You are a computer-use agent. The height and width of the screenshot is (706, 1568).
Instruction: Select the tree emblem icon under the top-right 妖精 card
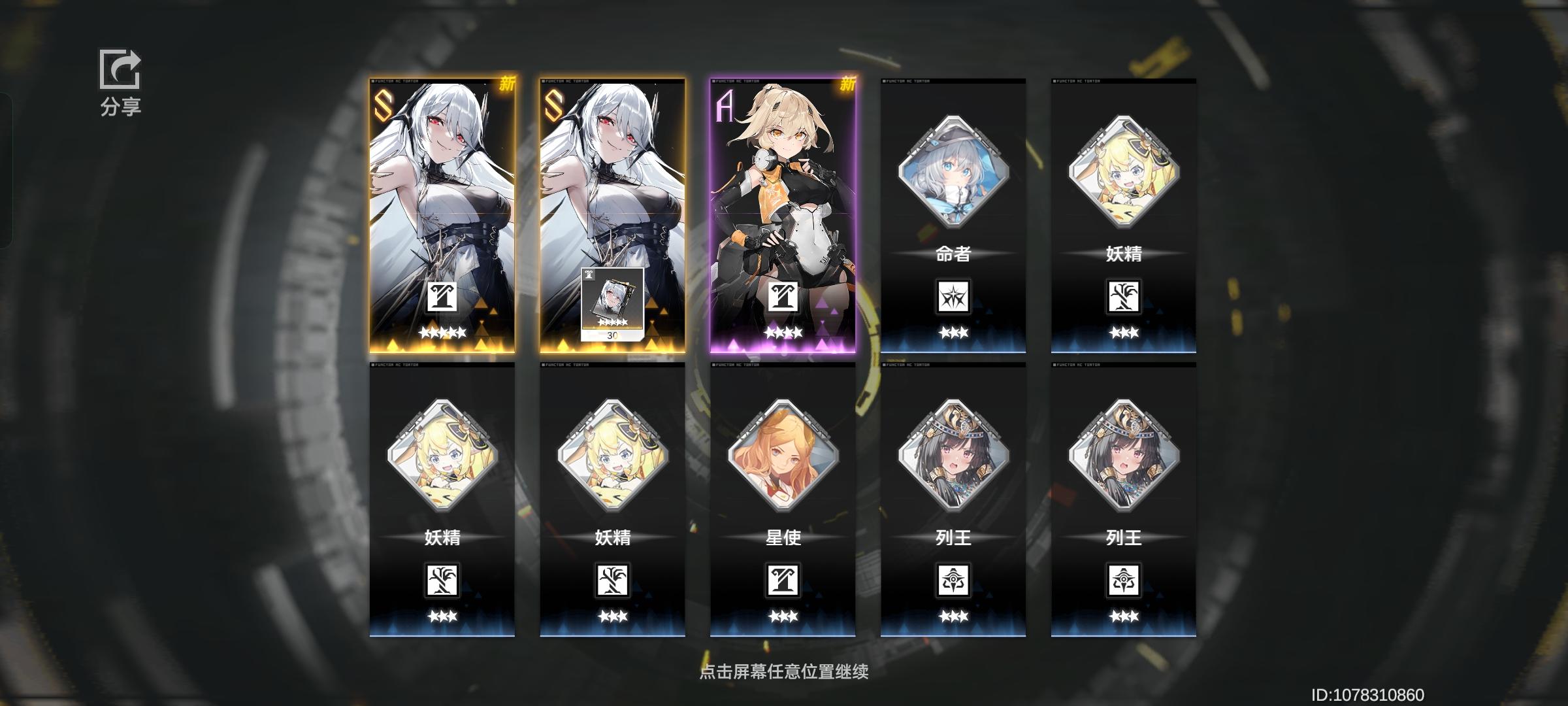click(x=1124, y=295)
